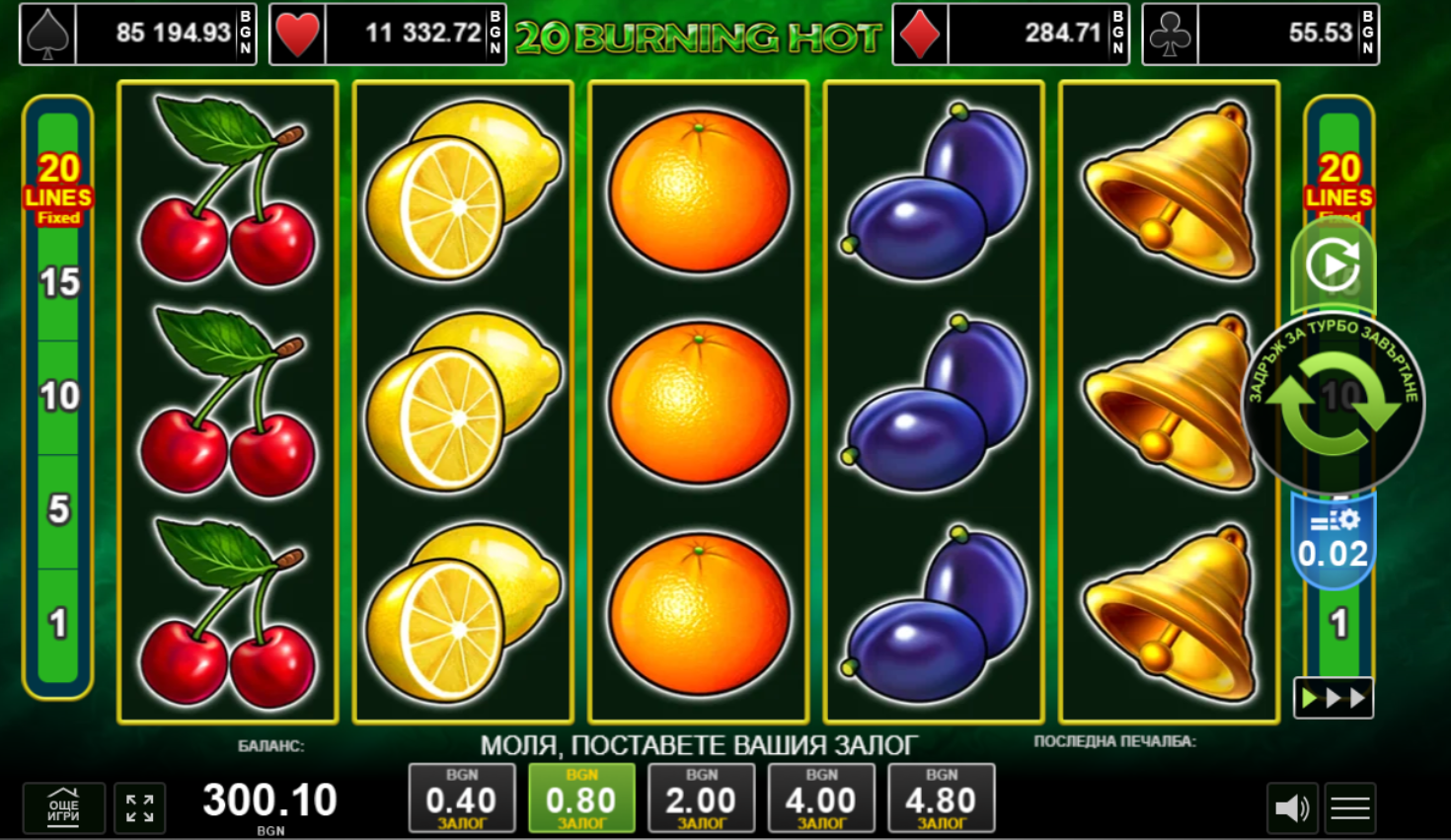View the heart jackpot panel

(x=388, y=34)
